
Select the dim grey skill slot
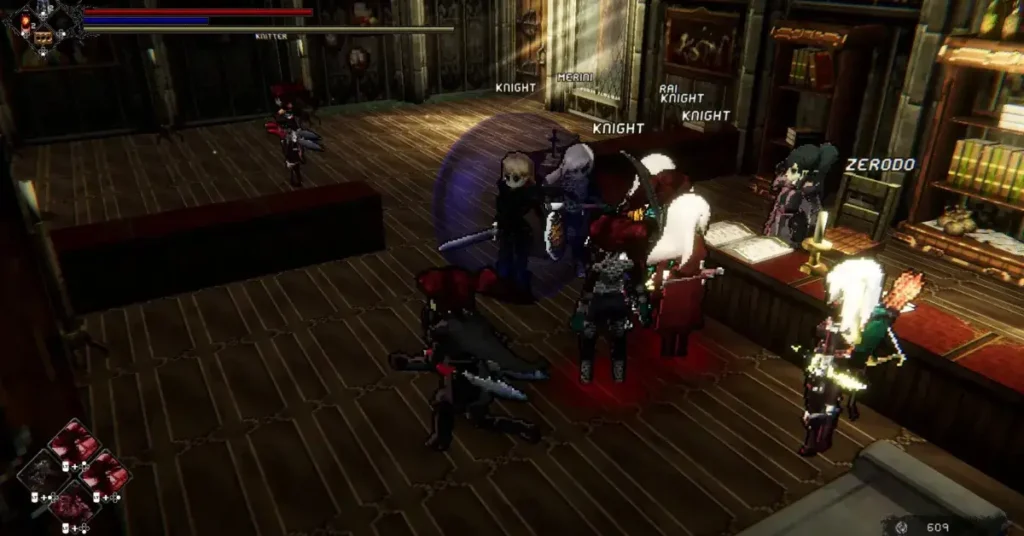coord(44,470)
